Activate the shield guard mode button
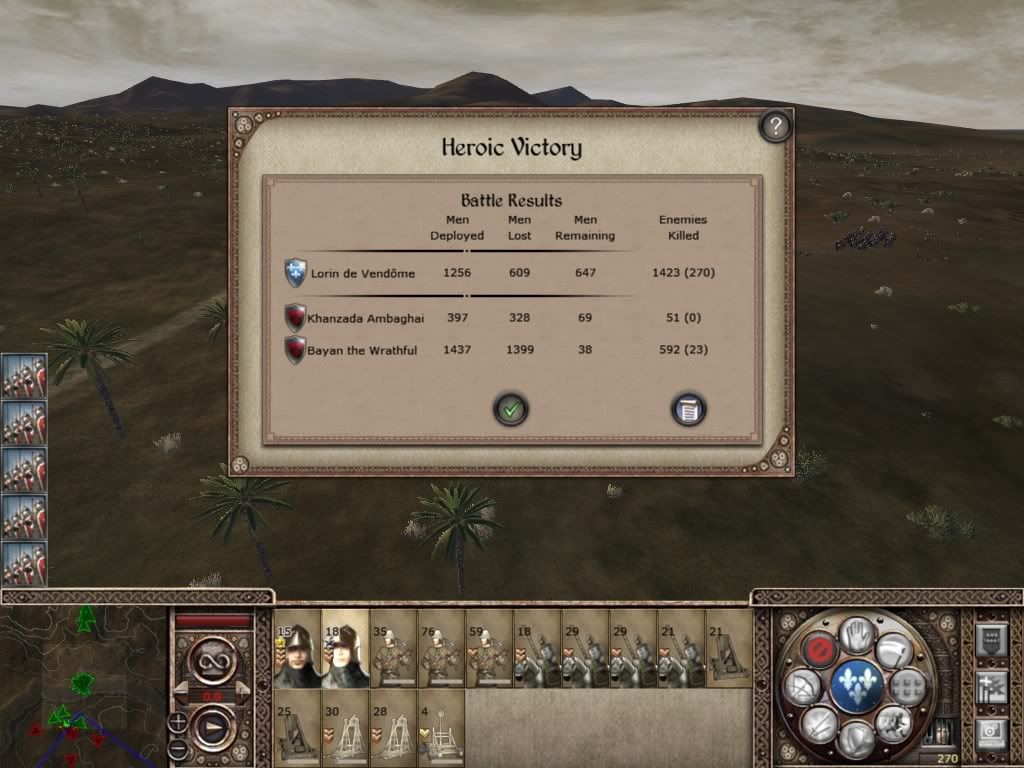 (x=857, y=740)
